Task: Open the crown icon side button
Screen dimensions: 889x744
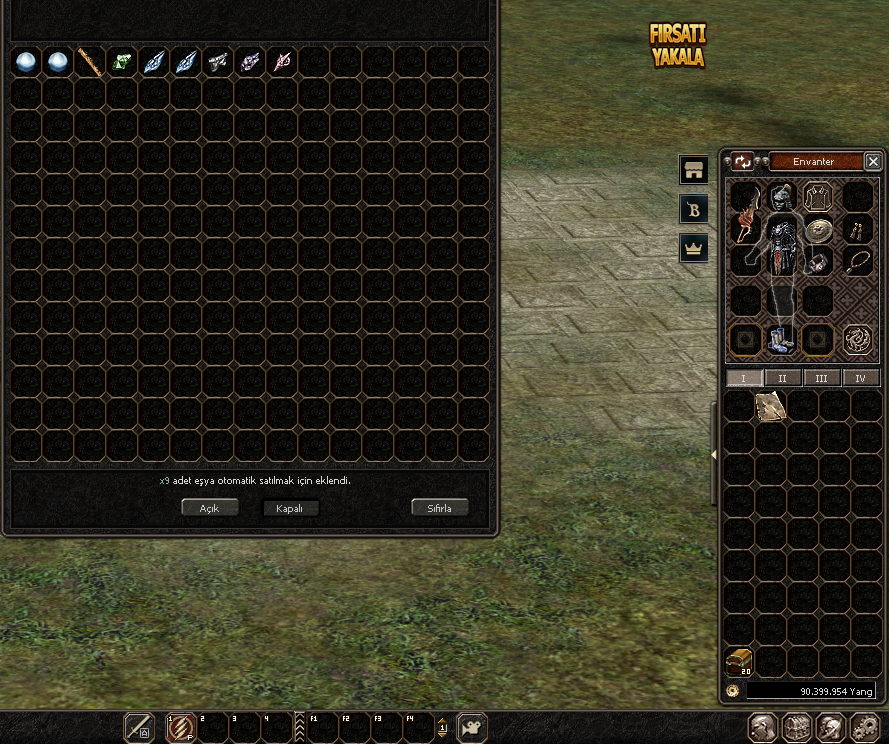Action: click(x=694, y=247)
